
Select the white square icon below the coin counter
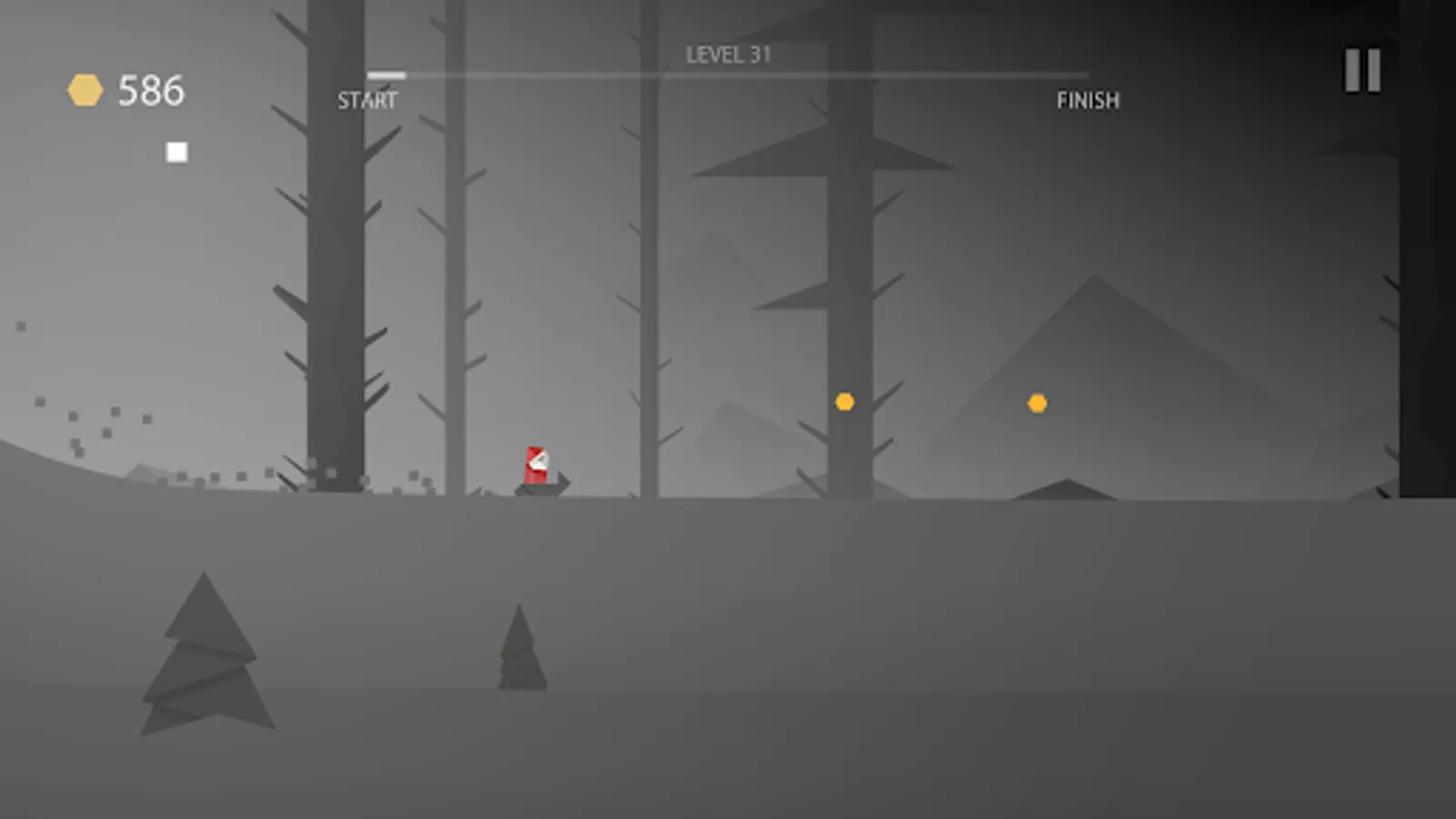pyautogui.click(x=175, y=150)
